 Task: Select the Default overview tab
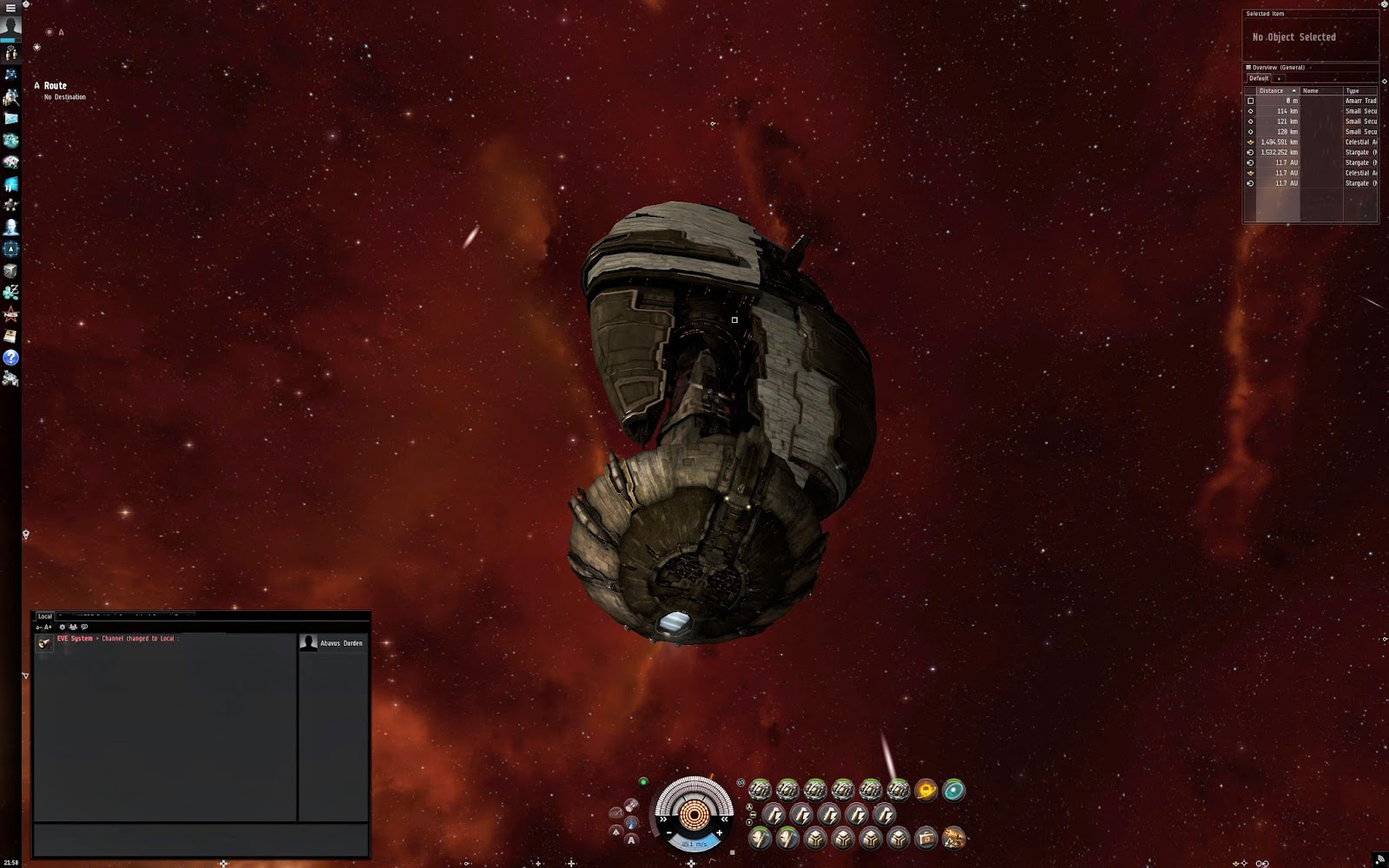tap(1259, 78)
